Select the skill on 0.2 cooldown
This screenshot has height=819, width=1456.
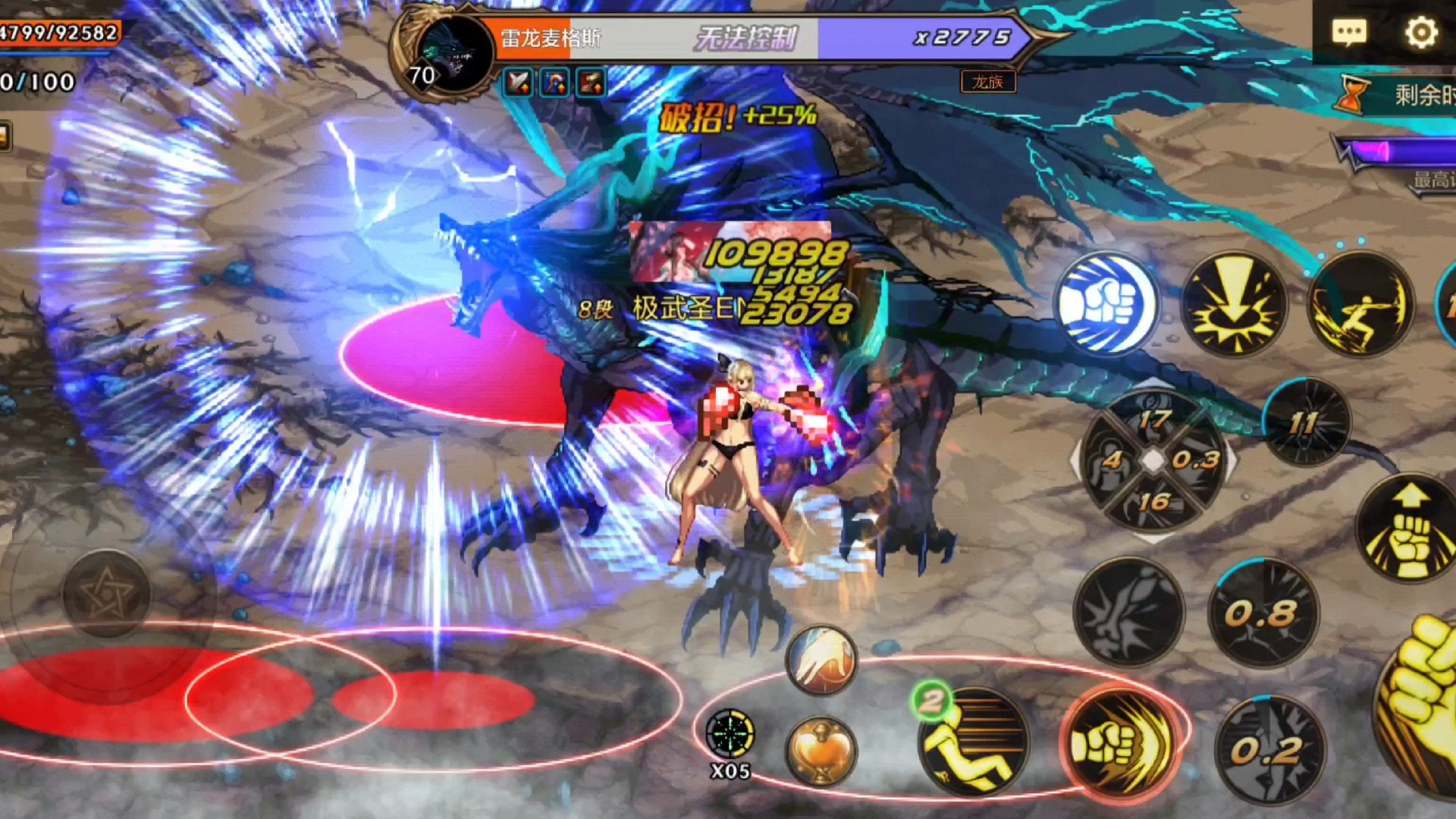[1269, 749]
